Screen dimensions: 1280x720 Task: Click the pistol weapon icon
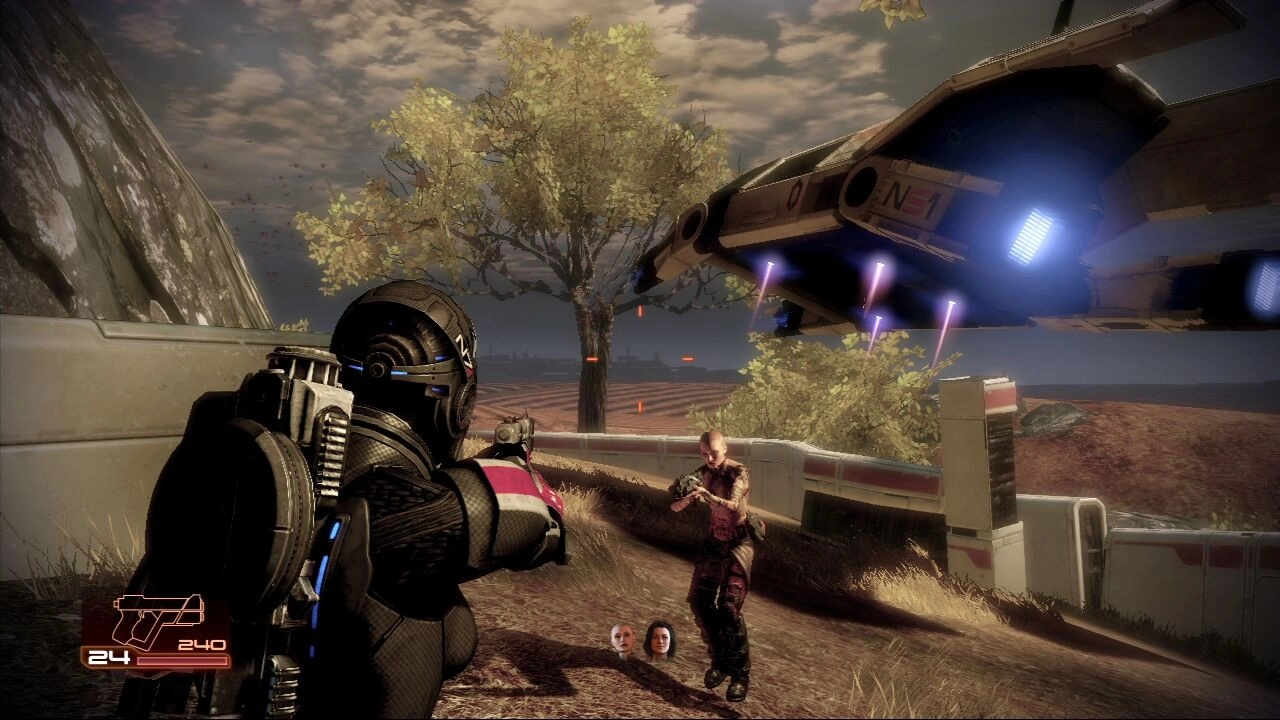click(x=158, y=618)
